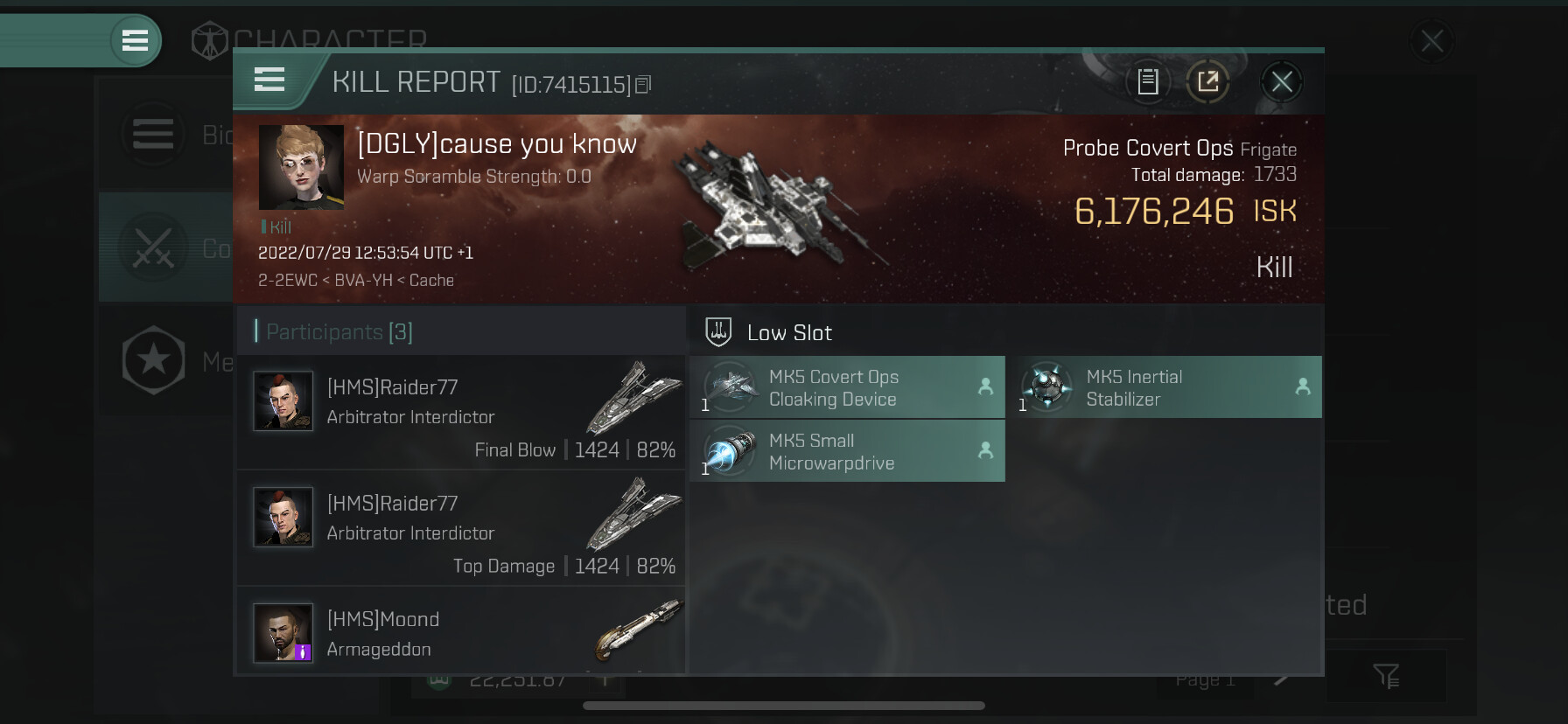Select the MK5 Covert Ops Cloaking Device
The image size is (1568, 724).
tap(847, 387)
